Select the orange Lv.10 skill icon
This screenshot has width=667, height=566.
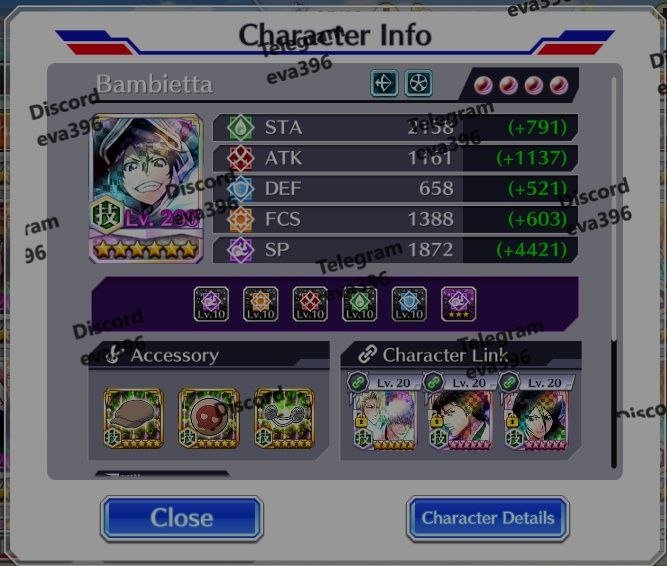(x=261, y=304)
